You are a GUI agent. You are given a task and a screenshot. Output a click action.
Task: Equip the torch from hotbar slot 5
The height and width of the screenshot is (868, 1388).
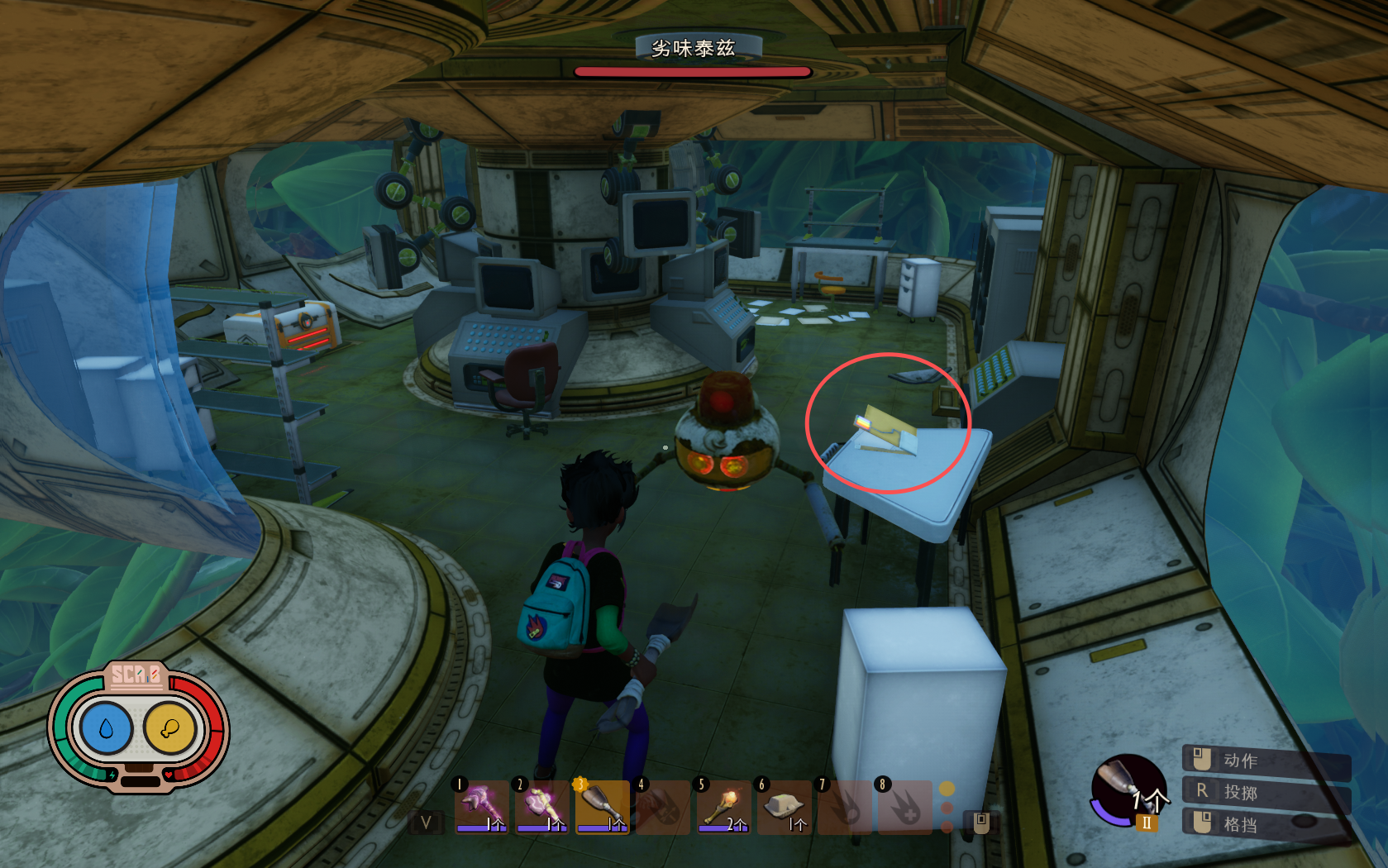click(x=724, y=807)
